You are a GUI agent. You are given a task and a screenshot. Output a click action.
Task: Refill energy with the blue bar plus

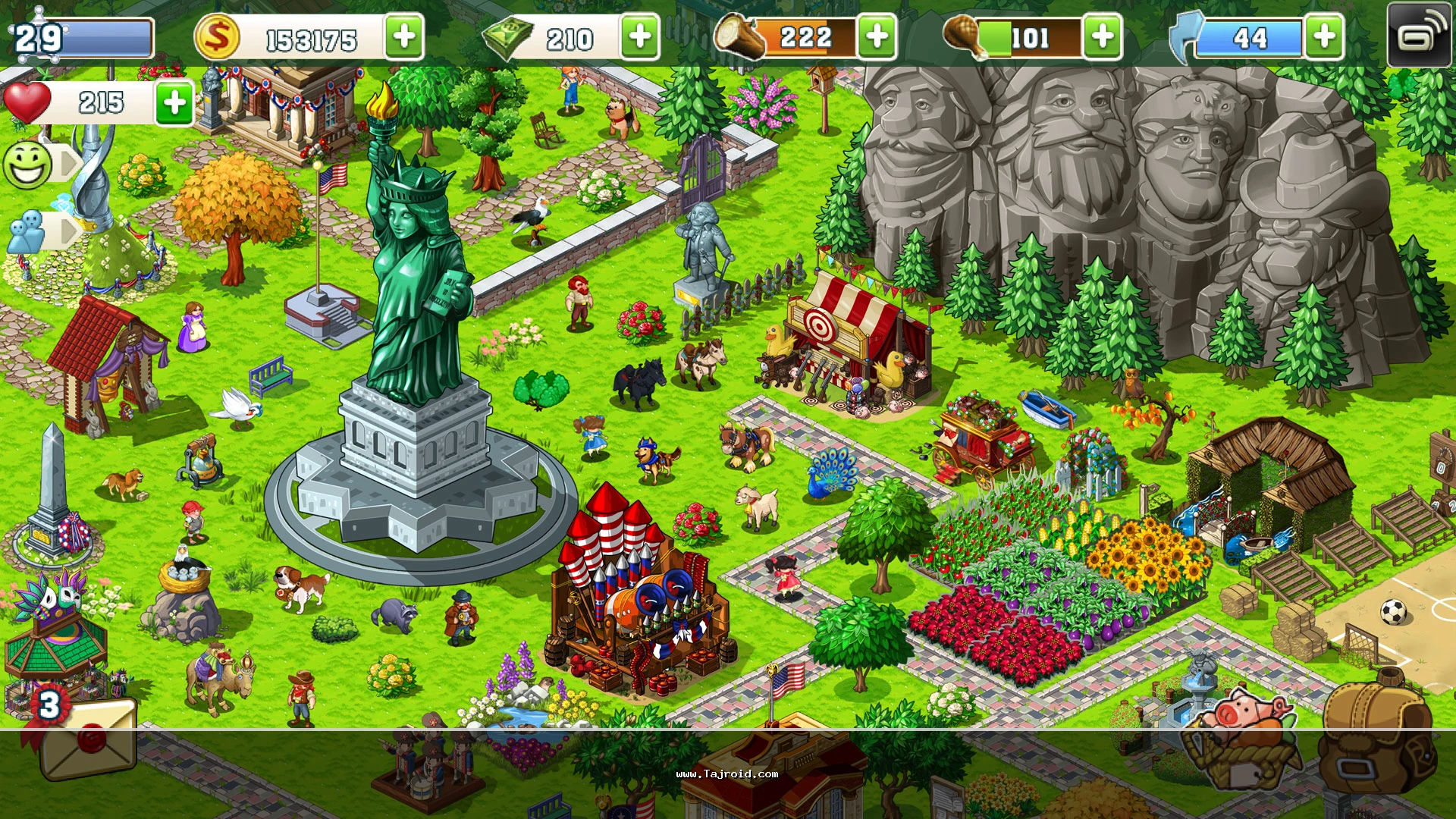tap(1324, 36)
